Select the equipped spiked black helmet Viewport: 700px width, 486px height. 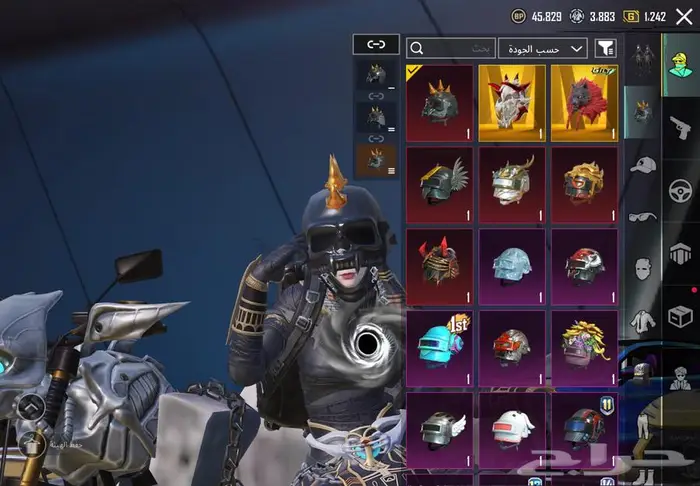click(x=440, y=103)
